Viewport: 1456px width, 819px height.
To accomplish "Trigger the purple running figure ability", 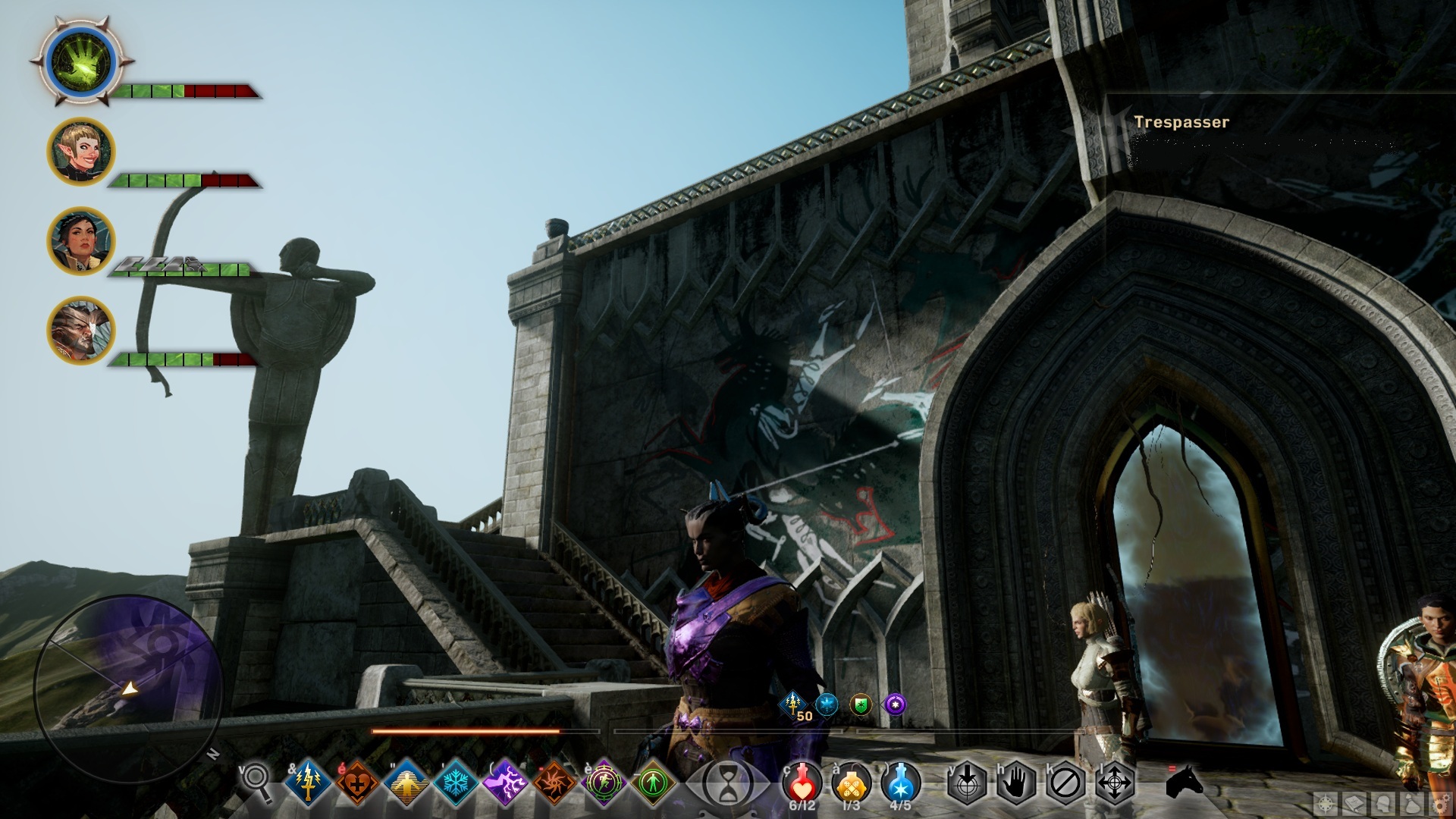I will coord(604,782).
